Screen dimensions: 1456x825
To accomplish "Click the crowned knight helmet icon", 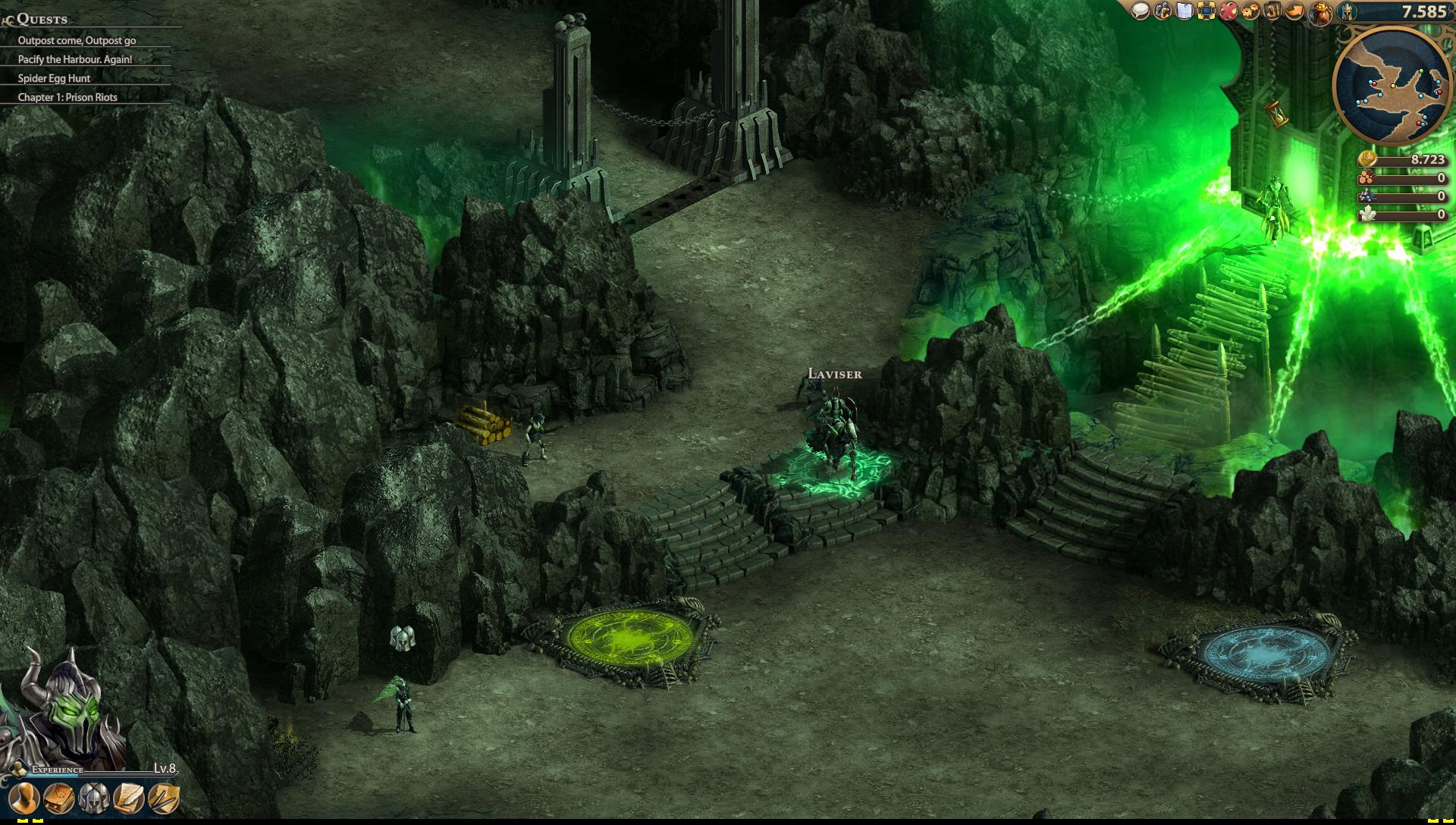I will point(1345,11).
